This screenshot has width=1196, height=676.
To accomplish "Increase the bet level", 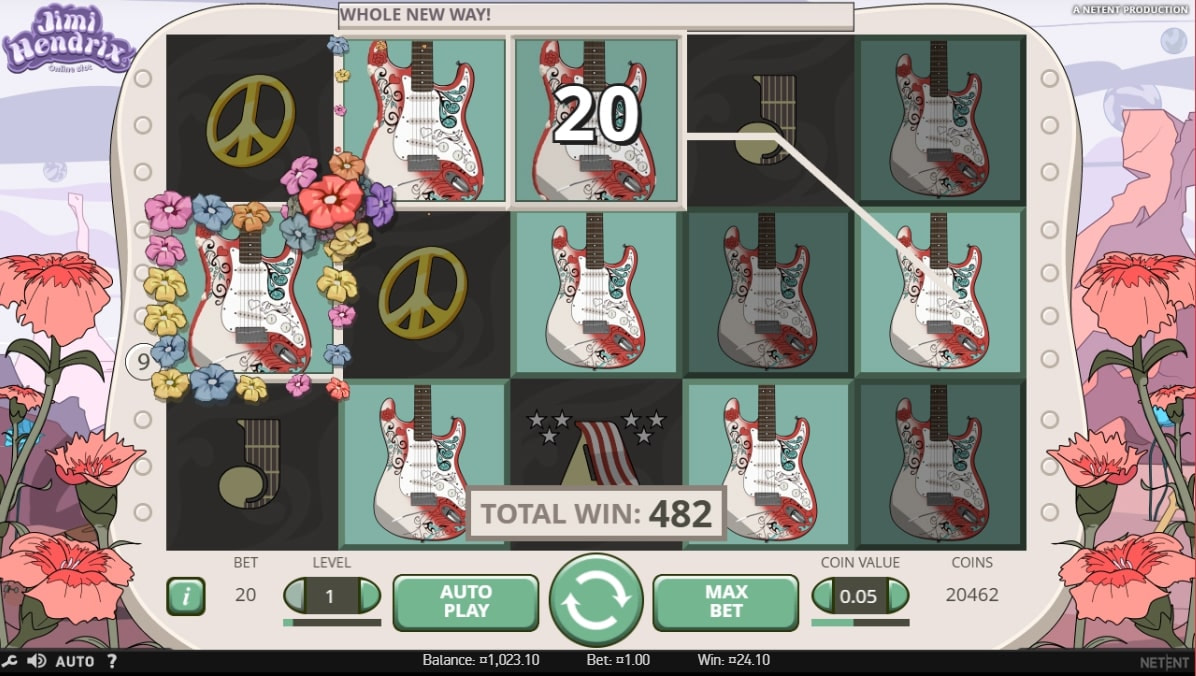I will click(369, 596).
